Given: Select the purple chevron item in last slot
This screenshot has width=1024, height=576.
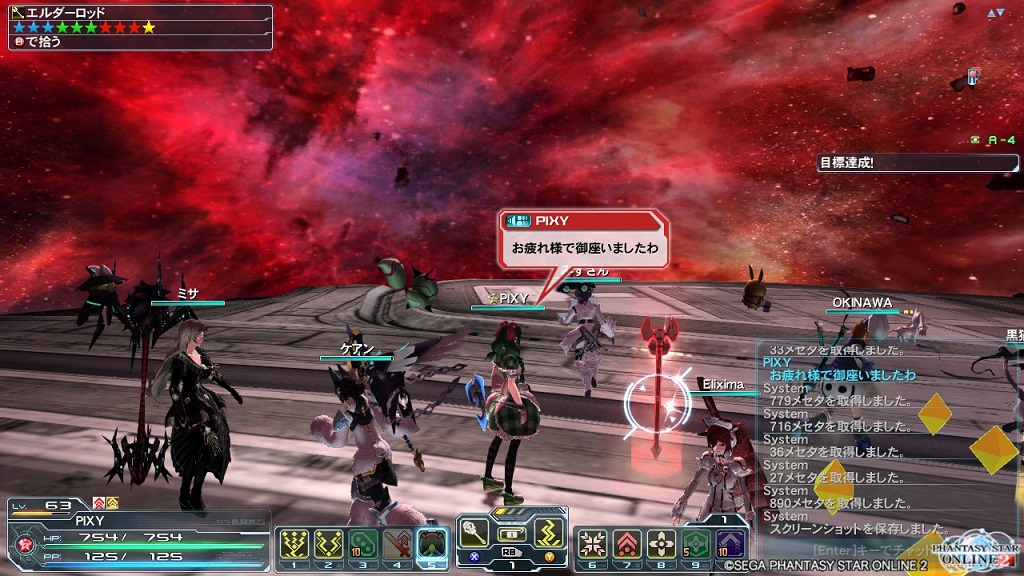Looking at the screenshot, I should [x=730, y=544].
